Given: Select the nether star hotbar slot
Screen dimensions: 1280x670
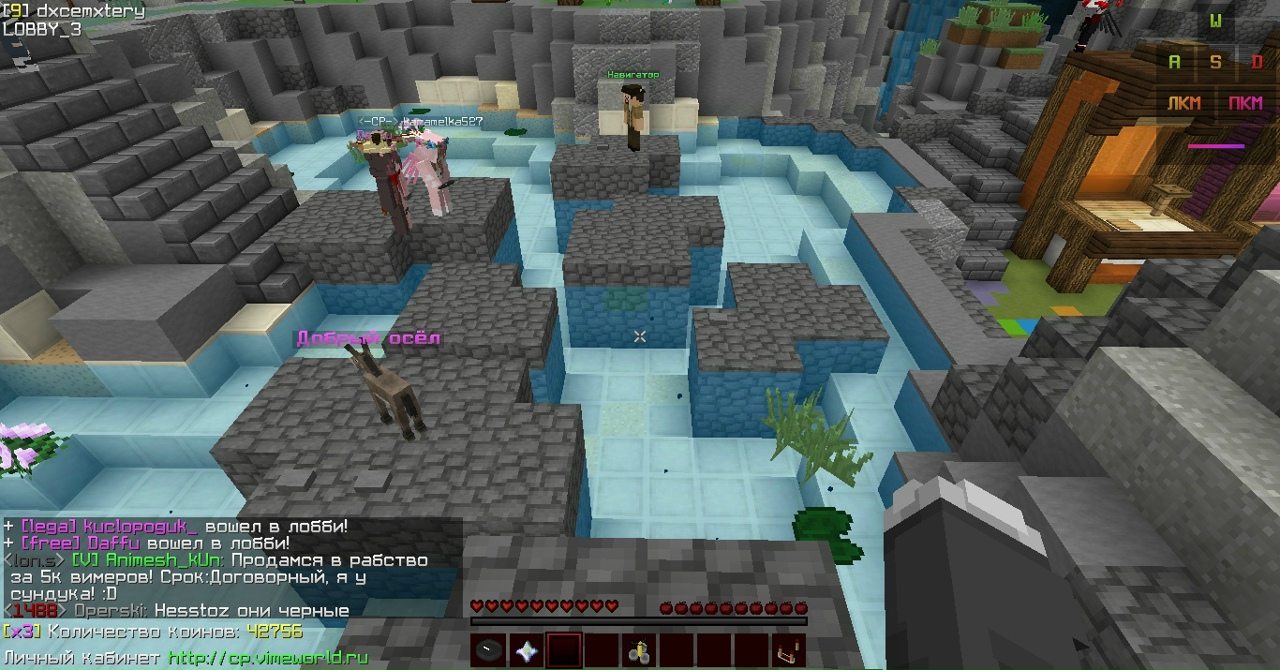Looking at the screenshot, I should point(526,651).
